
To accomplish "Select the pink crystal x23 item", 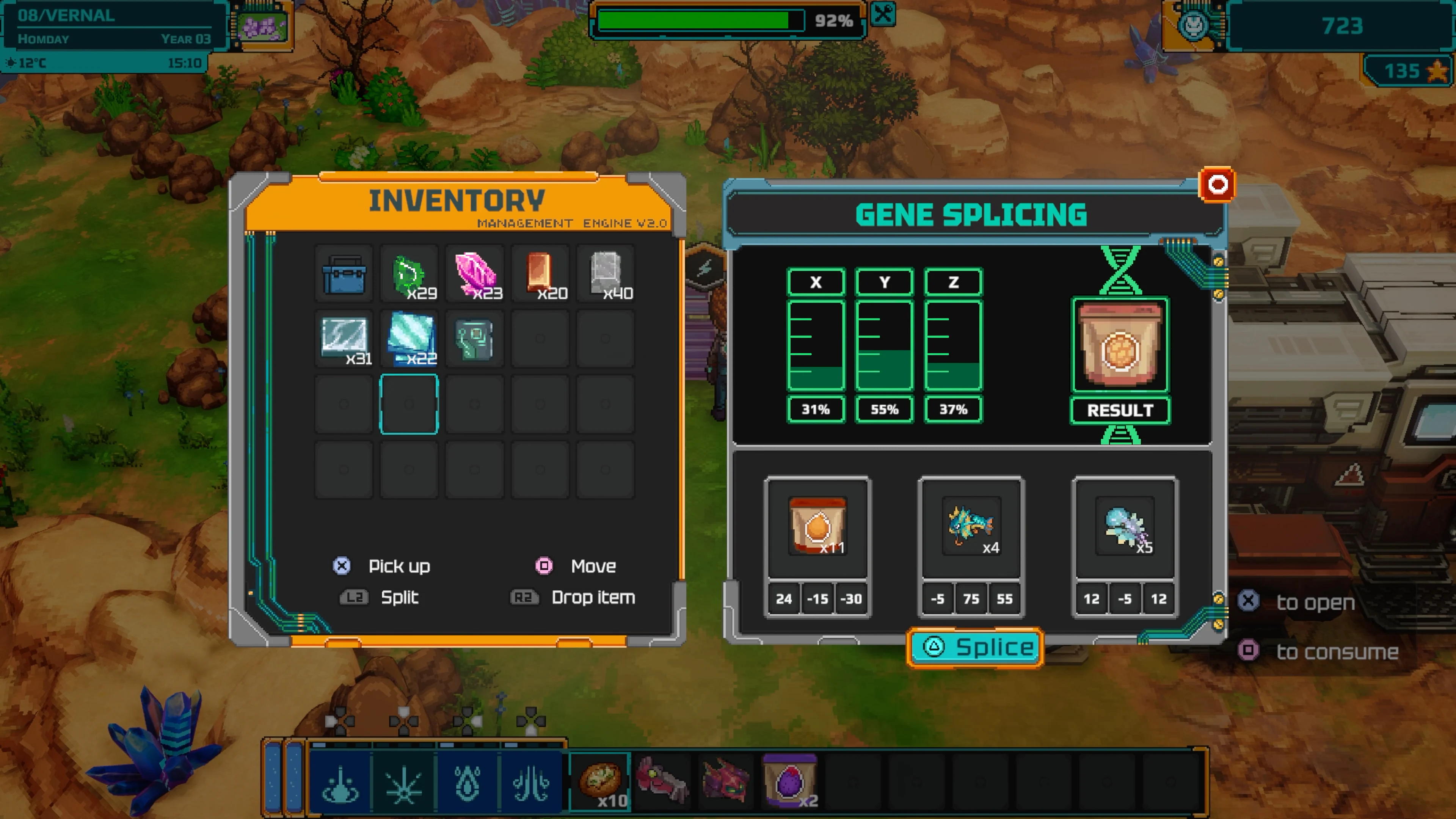I will point(474,275).
